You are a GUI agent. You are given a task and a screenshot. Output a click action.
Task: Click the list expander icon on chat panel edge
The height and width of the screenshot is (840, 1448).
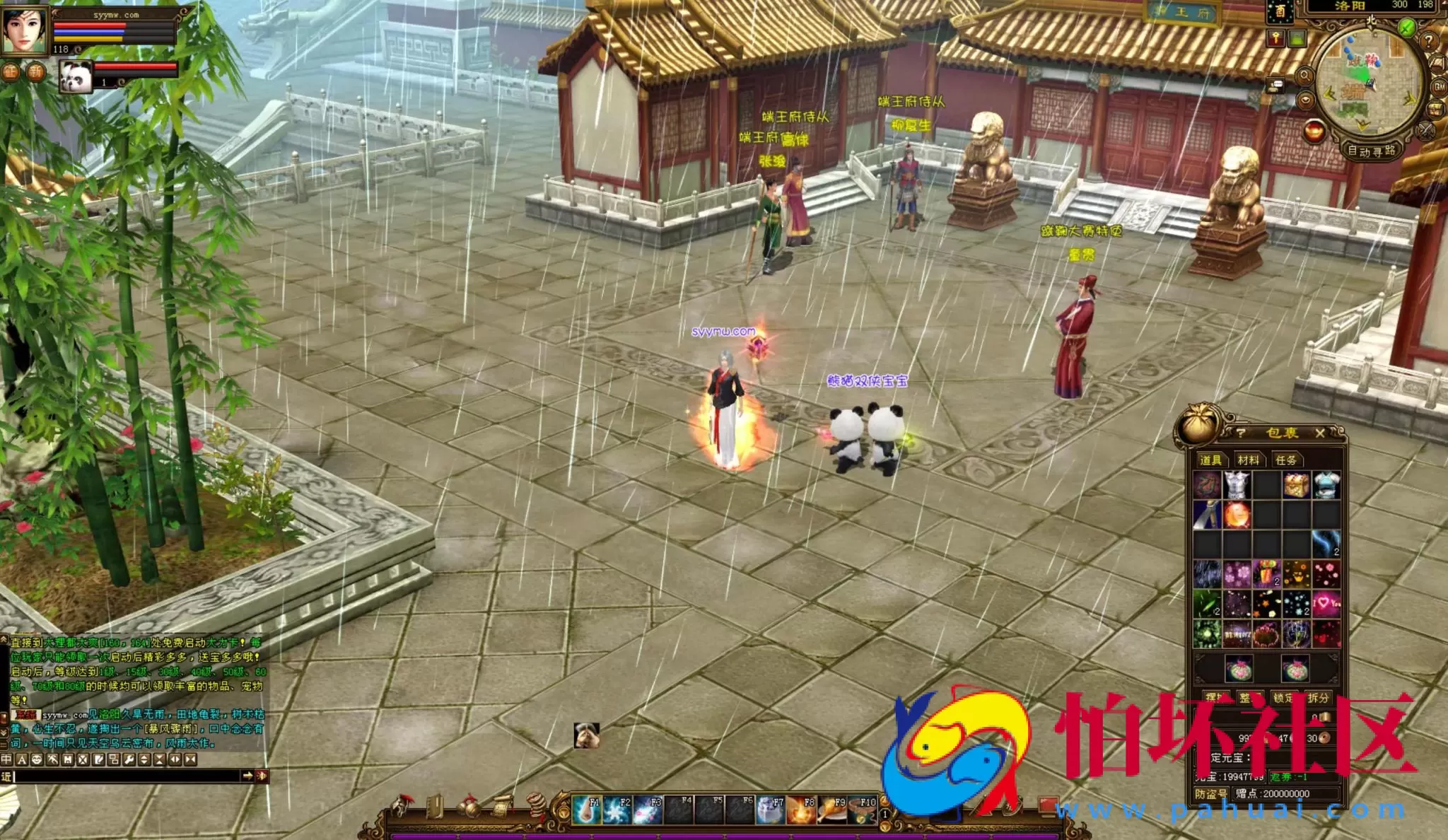pyautogui.click(x=4, y=744)
